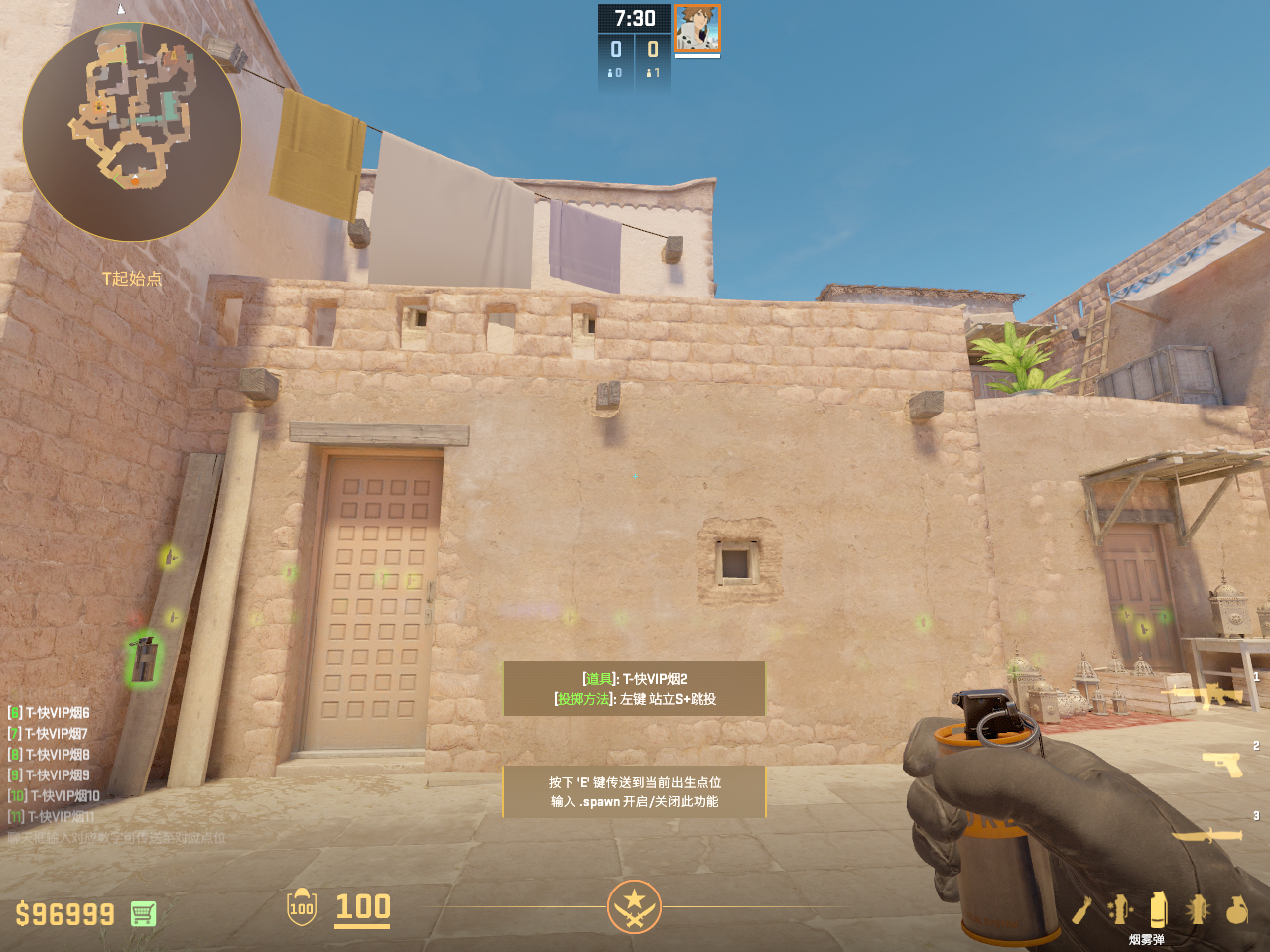The height and width of the screenshot is (952, 1270).
Task: Select the T-快VIP烟8 list entry
Action: [x=50, y=755]
